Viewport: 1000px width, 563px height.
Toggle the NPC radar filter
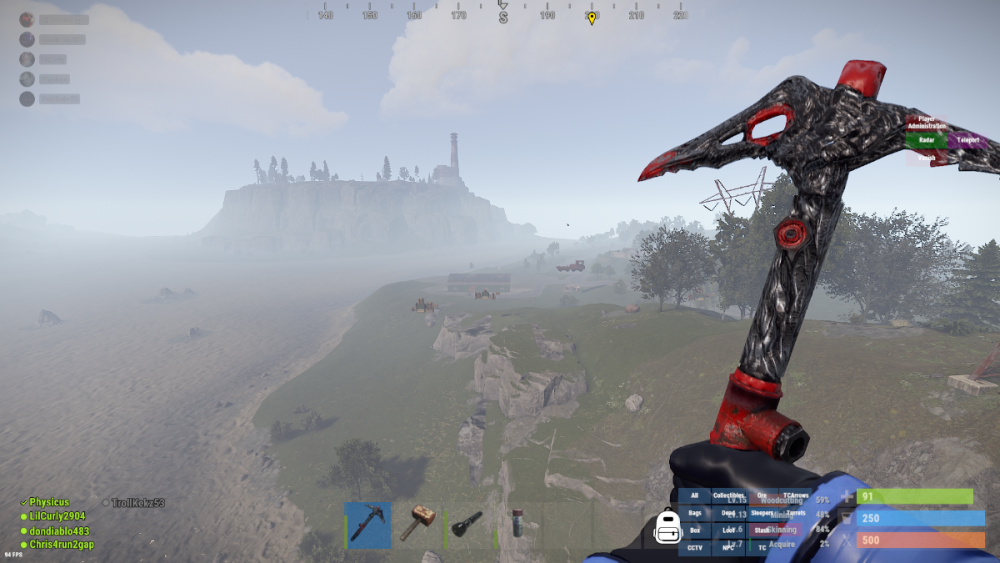pos(728,547)
